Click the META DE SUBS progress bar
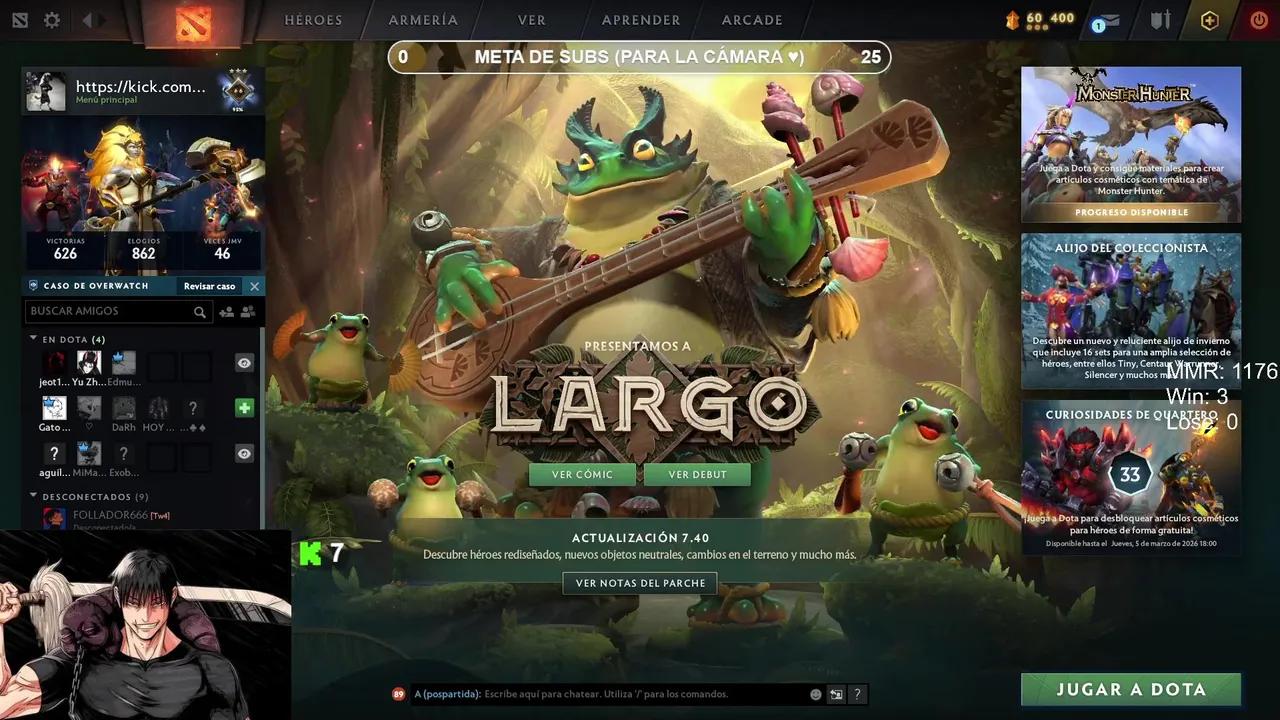The image size is (1280, 720). coord(639,57)
